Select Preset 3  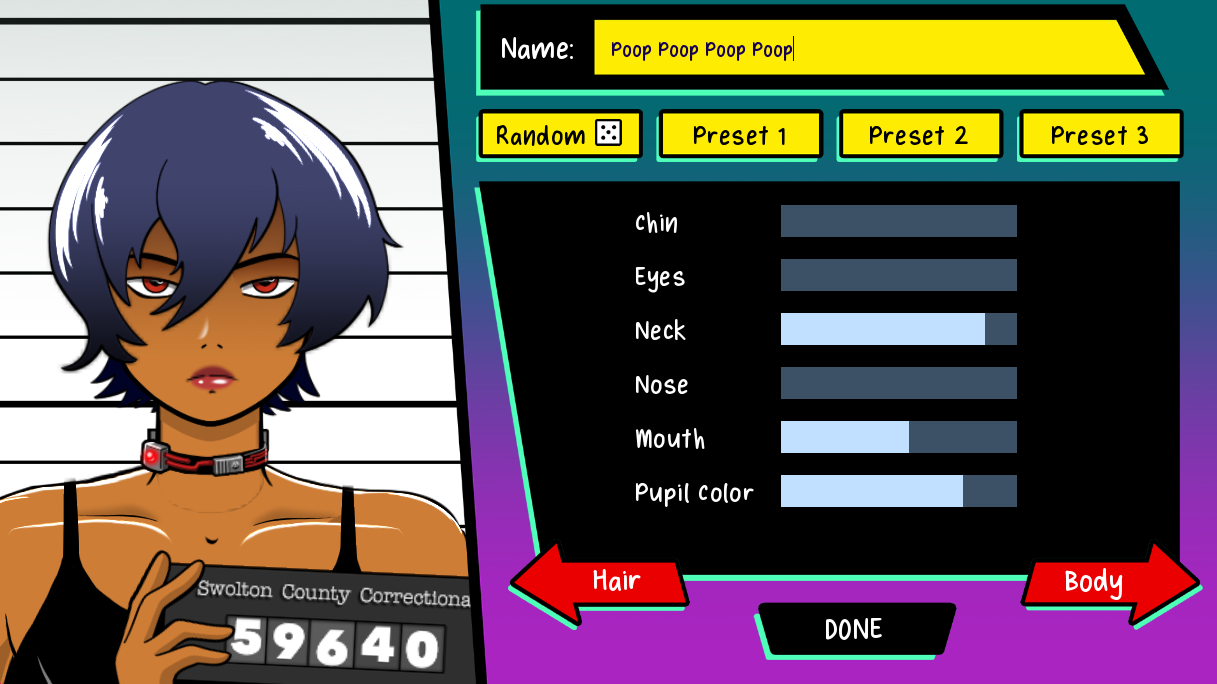click(1100, 135)
